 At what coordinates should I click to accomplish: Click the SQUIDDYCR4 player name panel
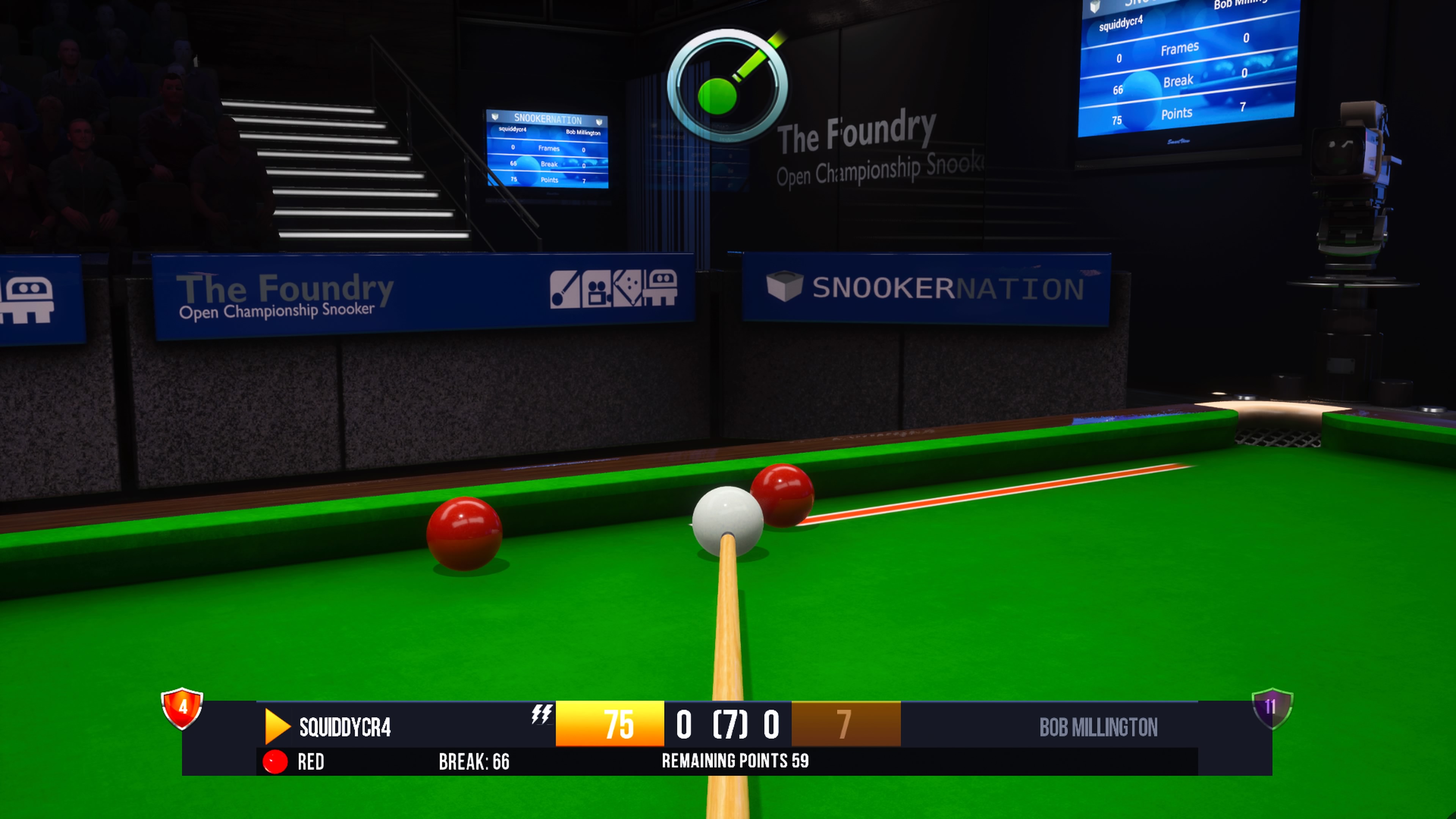345,727
